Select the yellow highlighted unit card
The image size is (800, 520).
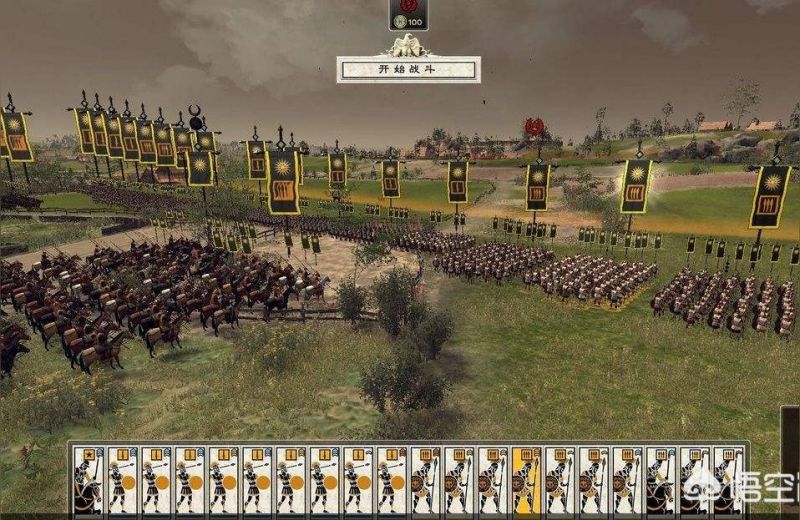click(526, 480)
